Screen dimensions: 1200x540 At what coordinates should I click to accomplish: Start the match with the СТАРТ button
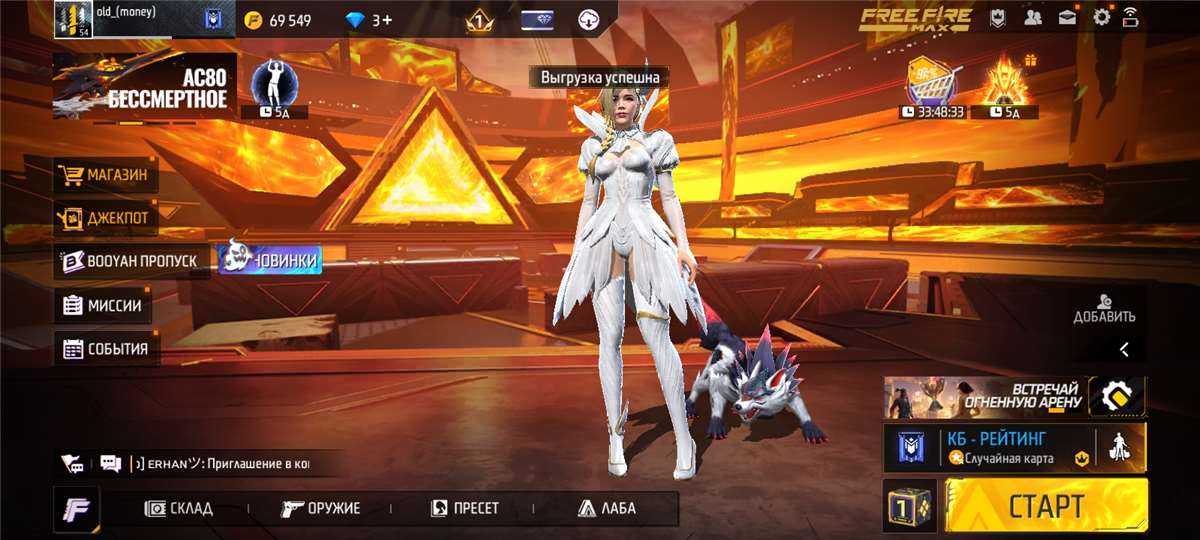pyautogui.click(x=1046, y=505)
